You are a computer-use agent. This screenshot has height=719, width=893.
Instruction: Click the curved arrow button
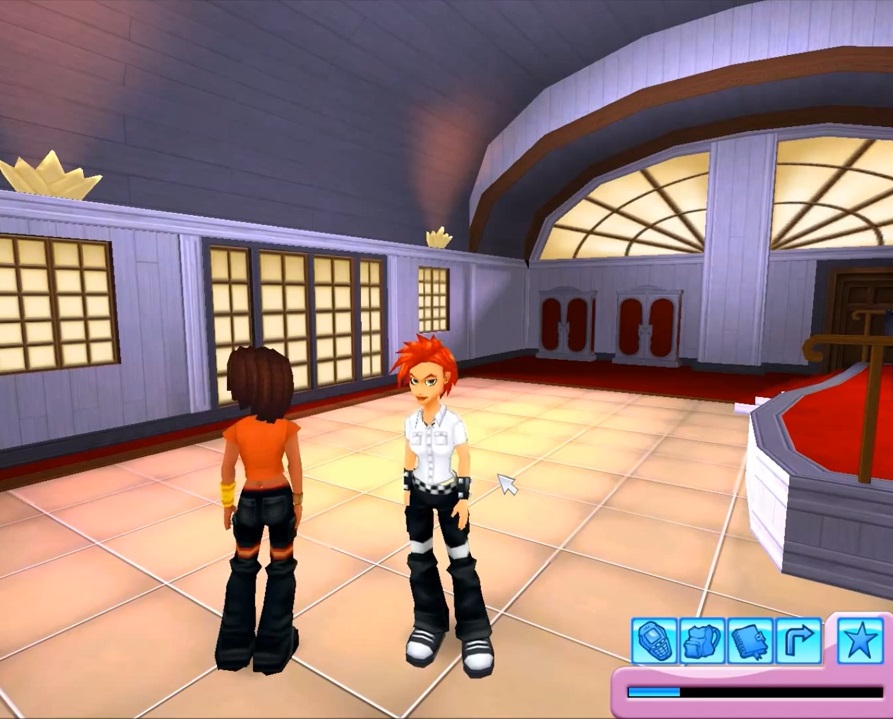(x=797, y=640)
